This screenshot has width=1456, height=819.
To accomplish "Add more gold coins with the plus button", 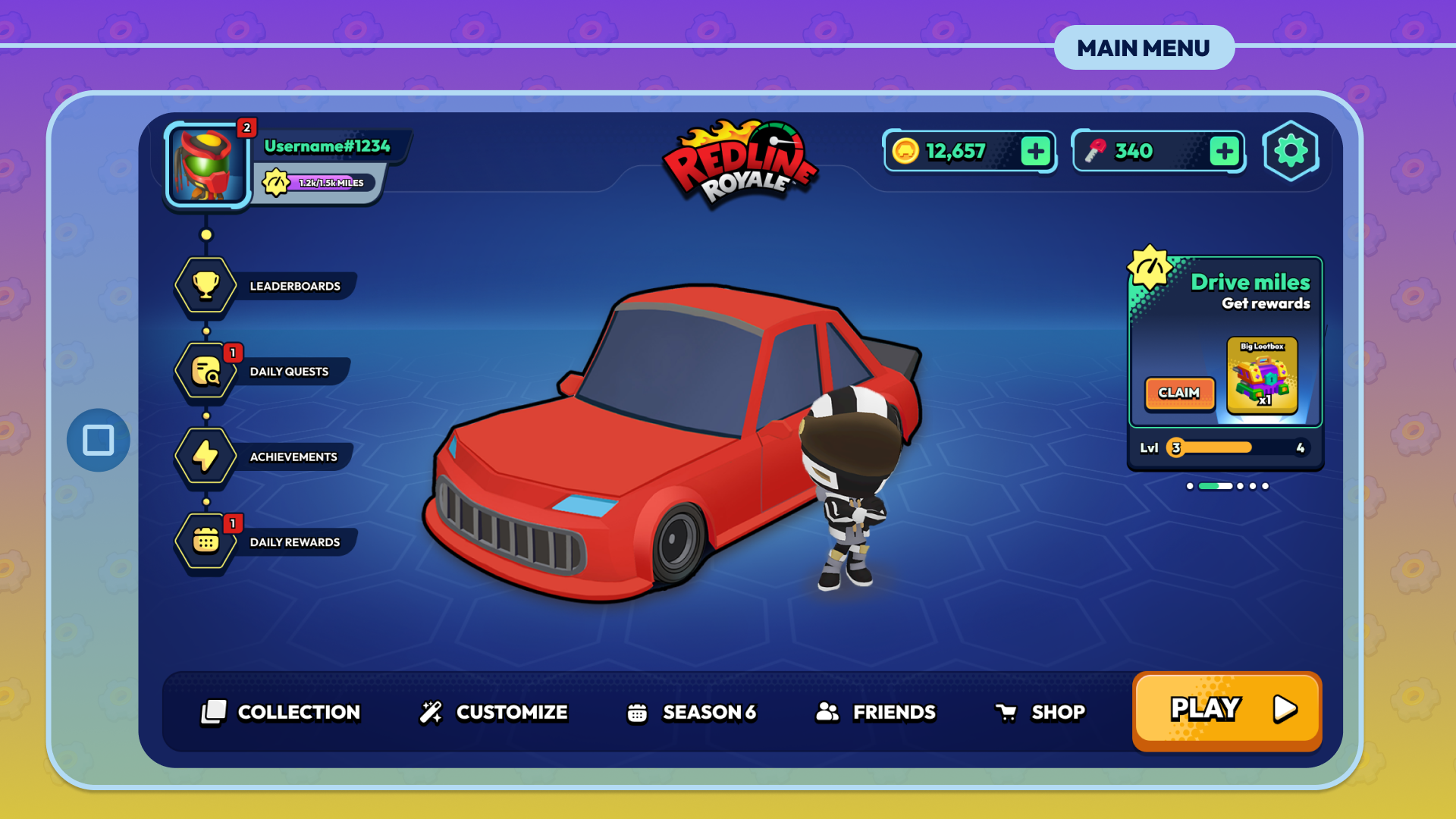I will [x=1036, y=151].
